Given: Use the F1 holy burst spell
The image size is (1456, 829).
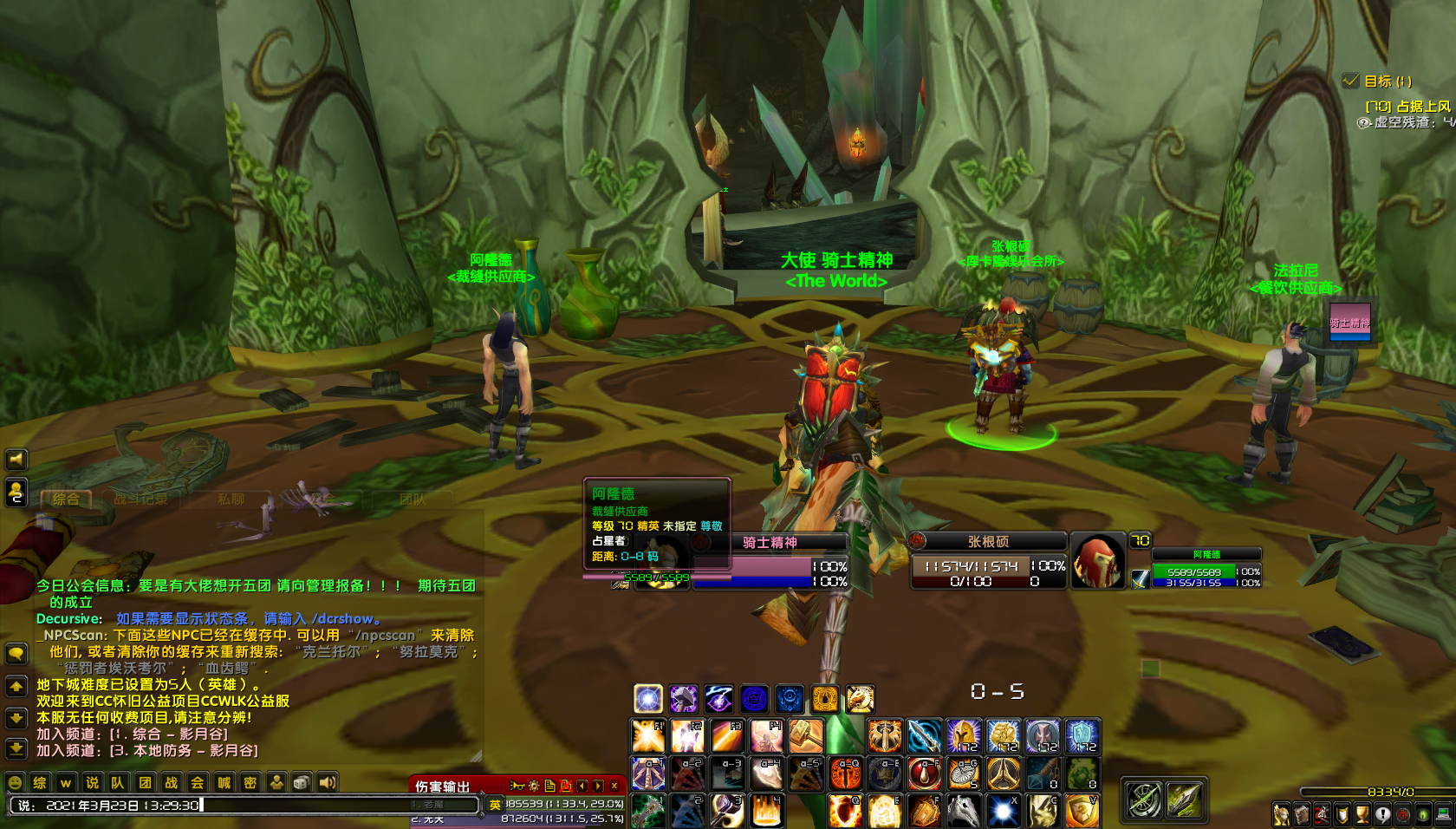Looking at the screenshot, I should tap(647, 736).
